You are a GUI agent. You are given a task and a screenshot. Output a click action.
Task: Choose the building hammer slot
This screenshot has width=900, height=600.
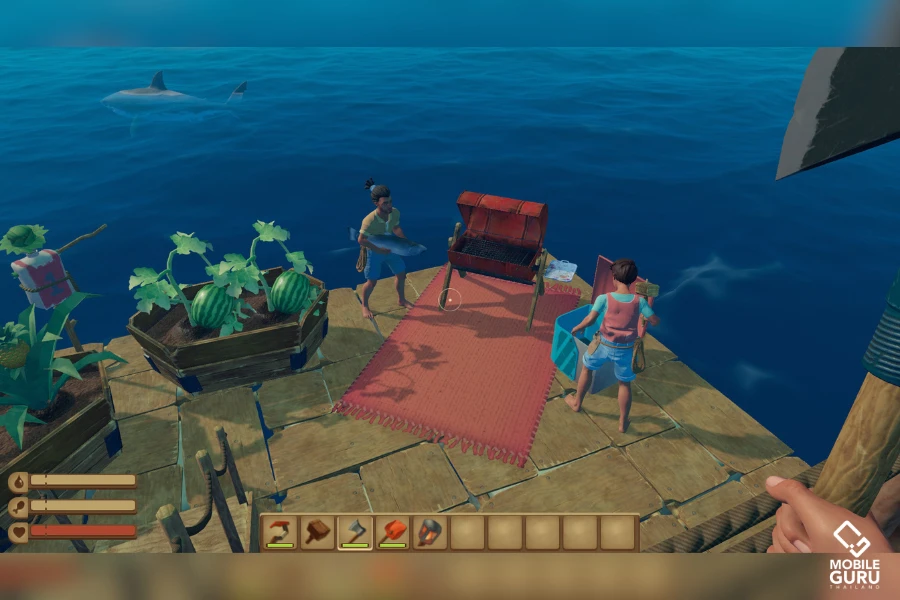(318, 532)
